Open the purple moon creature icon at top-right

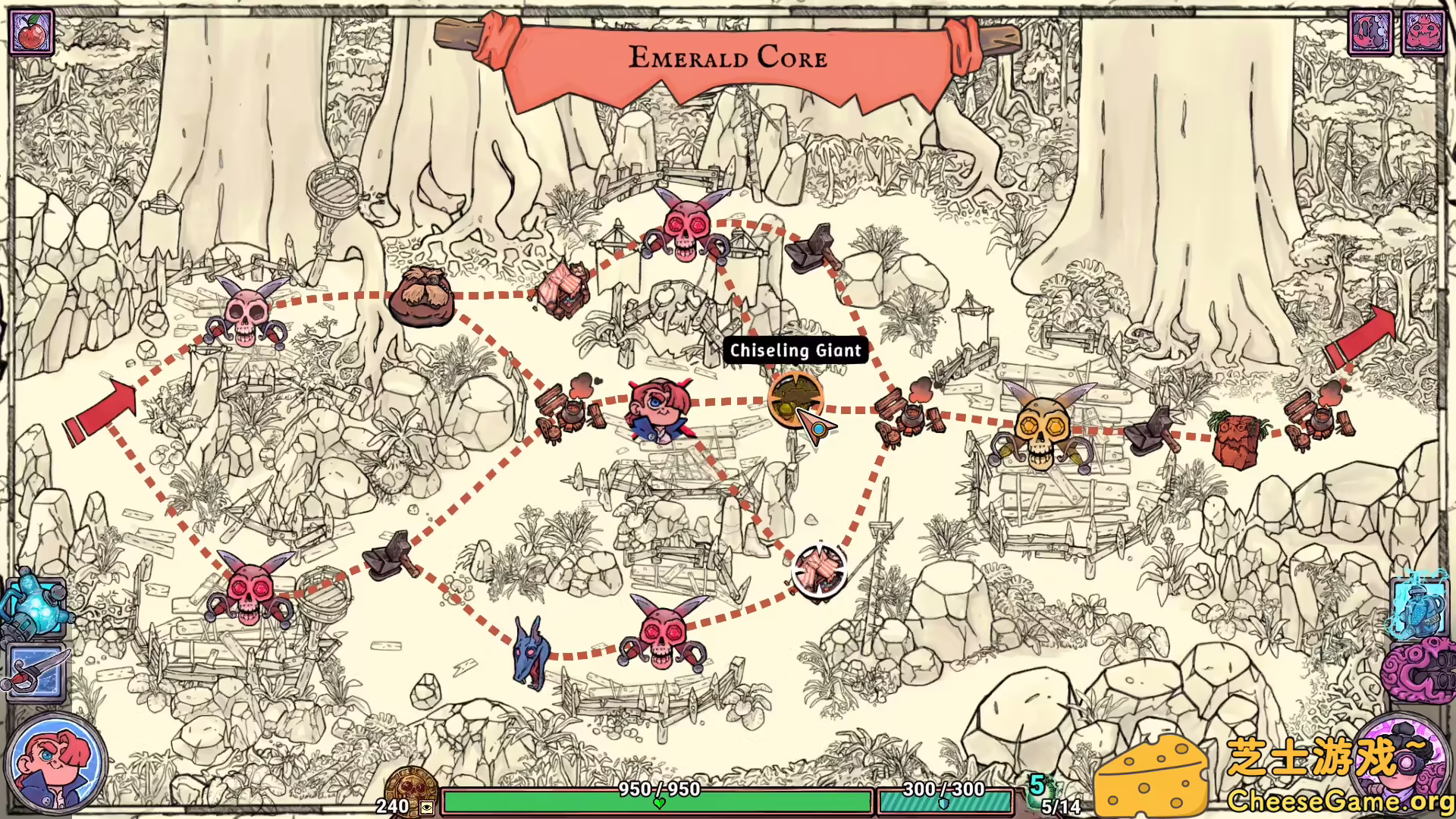pos(1371,33)
